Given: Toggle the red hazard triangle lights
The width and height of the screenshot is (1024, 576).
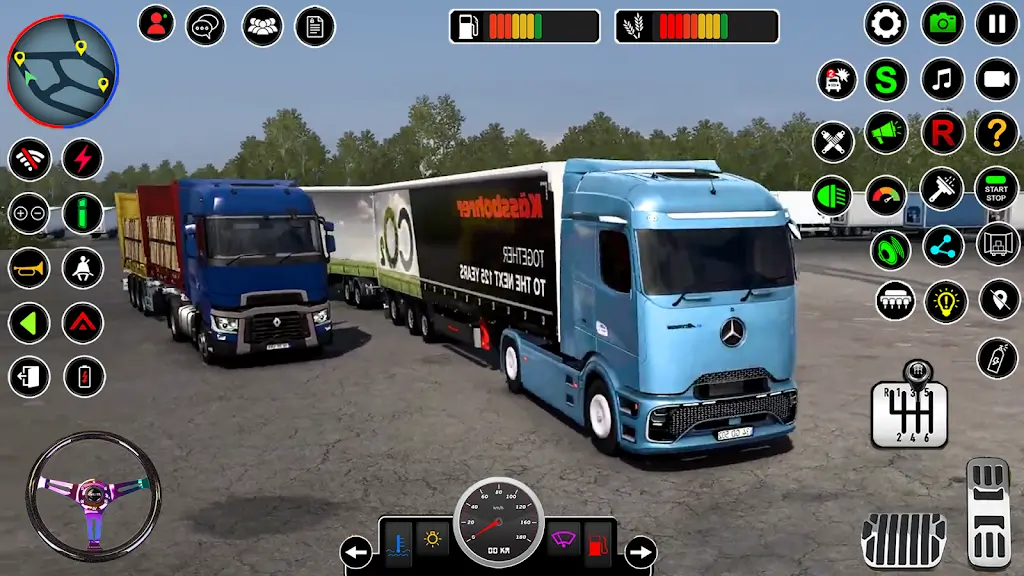Looking at the screenshot, I should click(x=83, y=323).
